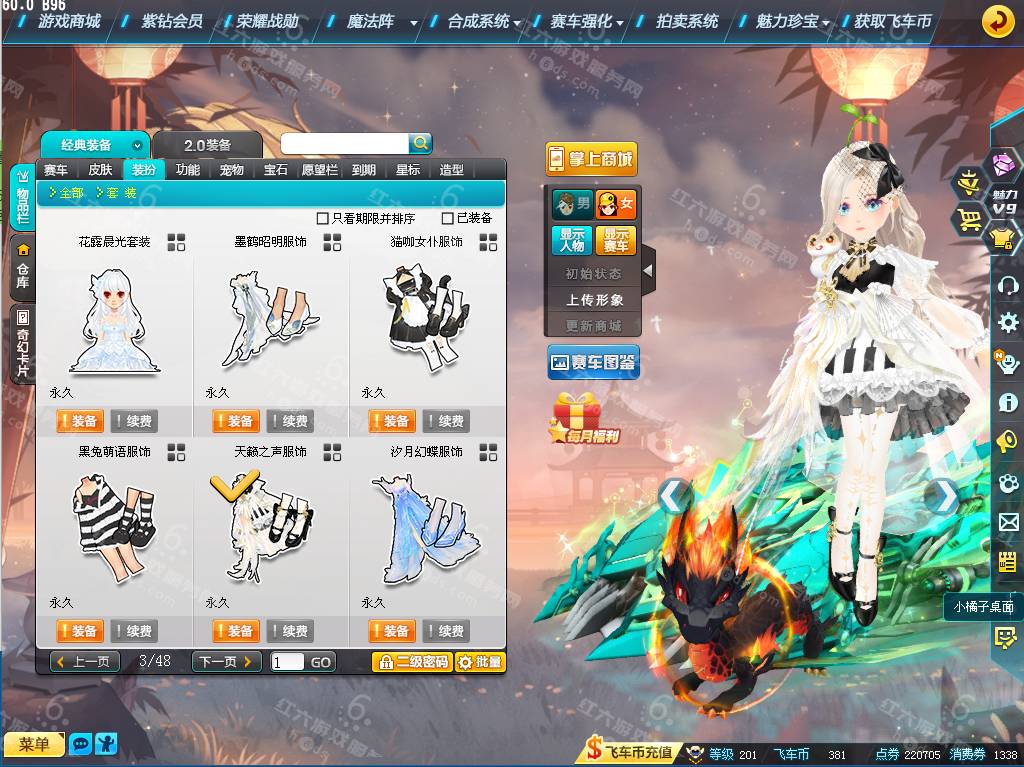Switch to the 2.0装备 tab
1024x767 pixels.
tap(207, 145)
